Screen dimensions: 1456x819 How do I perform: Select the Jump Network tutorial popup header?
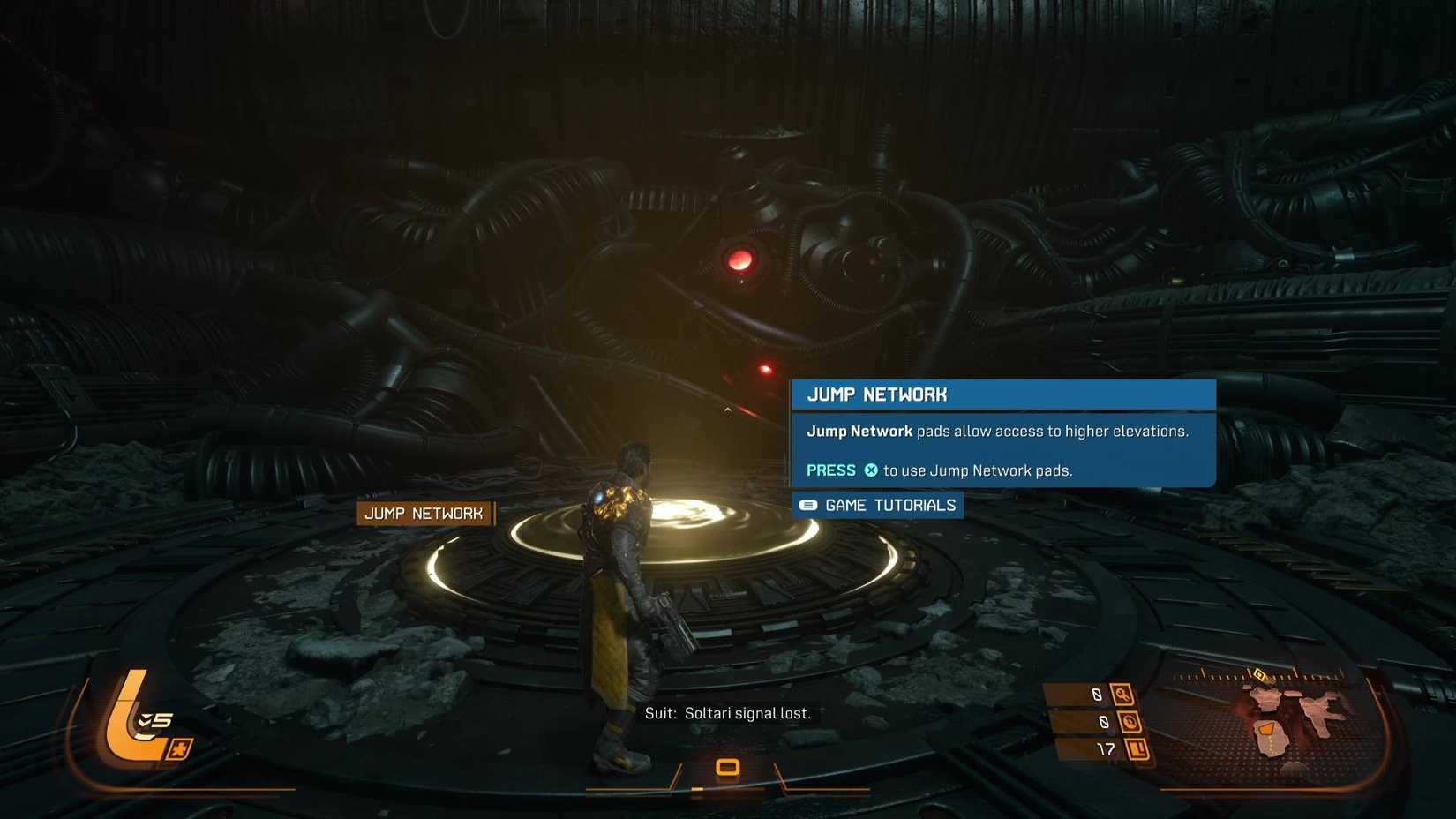1002,394
